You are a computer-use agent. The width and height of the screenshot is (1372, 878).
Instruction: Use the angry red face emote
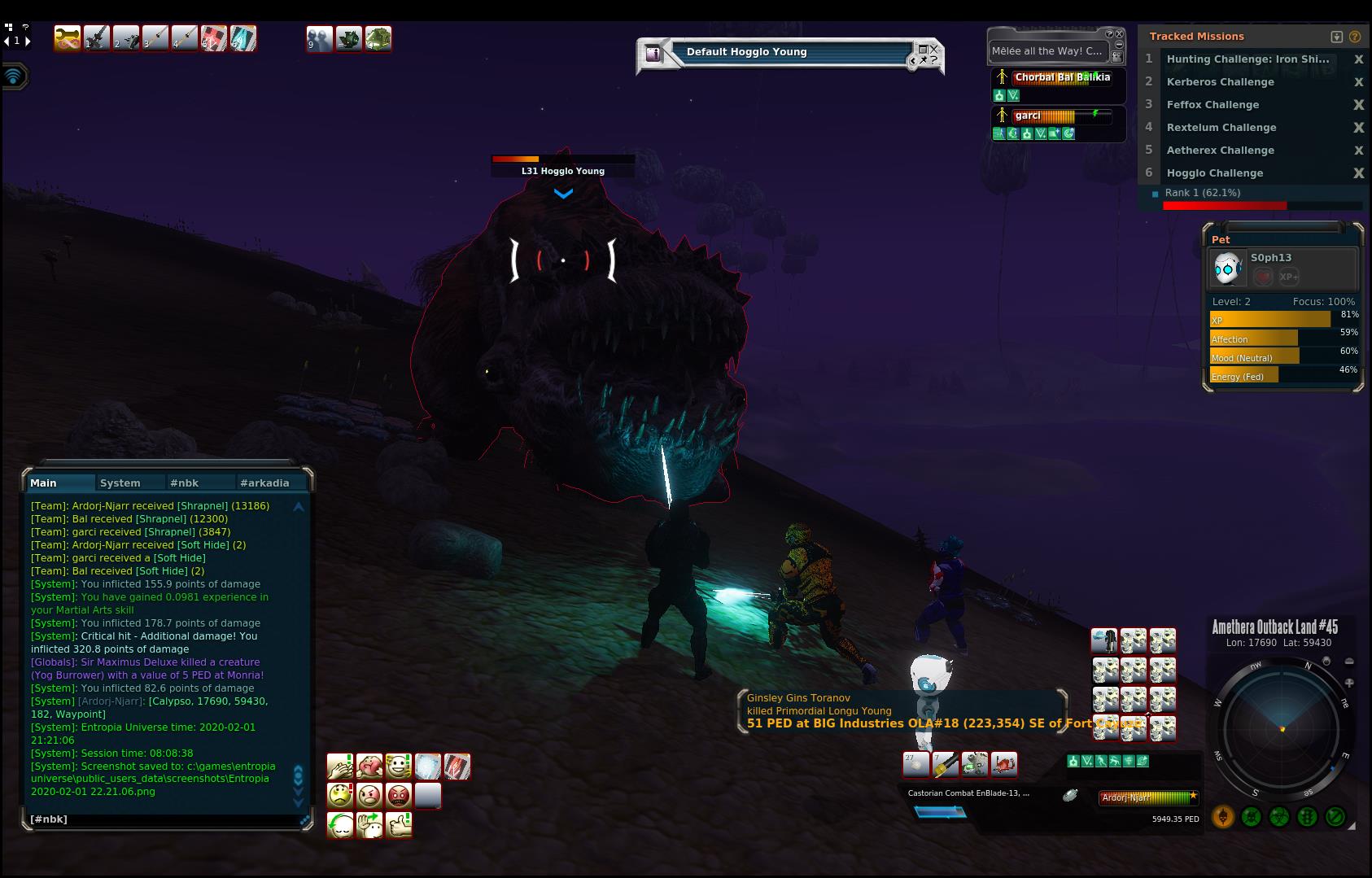pyautogui.click(x=399, y=795)
